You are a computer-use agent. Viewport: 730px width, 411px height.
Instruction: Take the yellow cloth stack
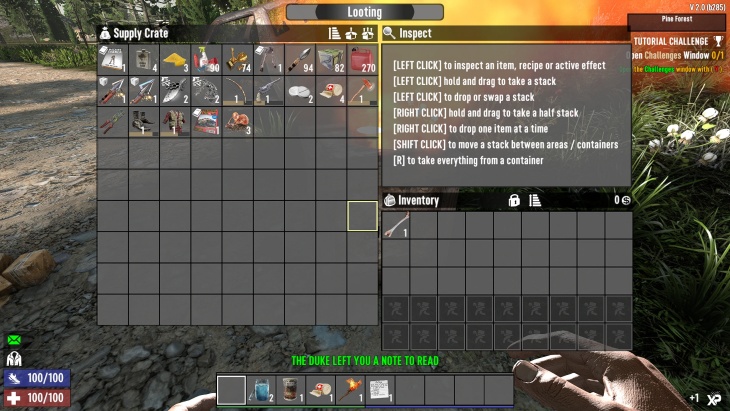175,60
